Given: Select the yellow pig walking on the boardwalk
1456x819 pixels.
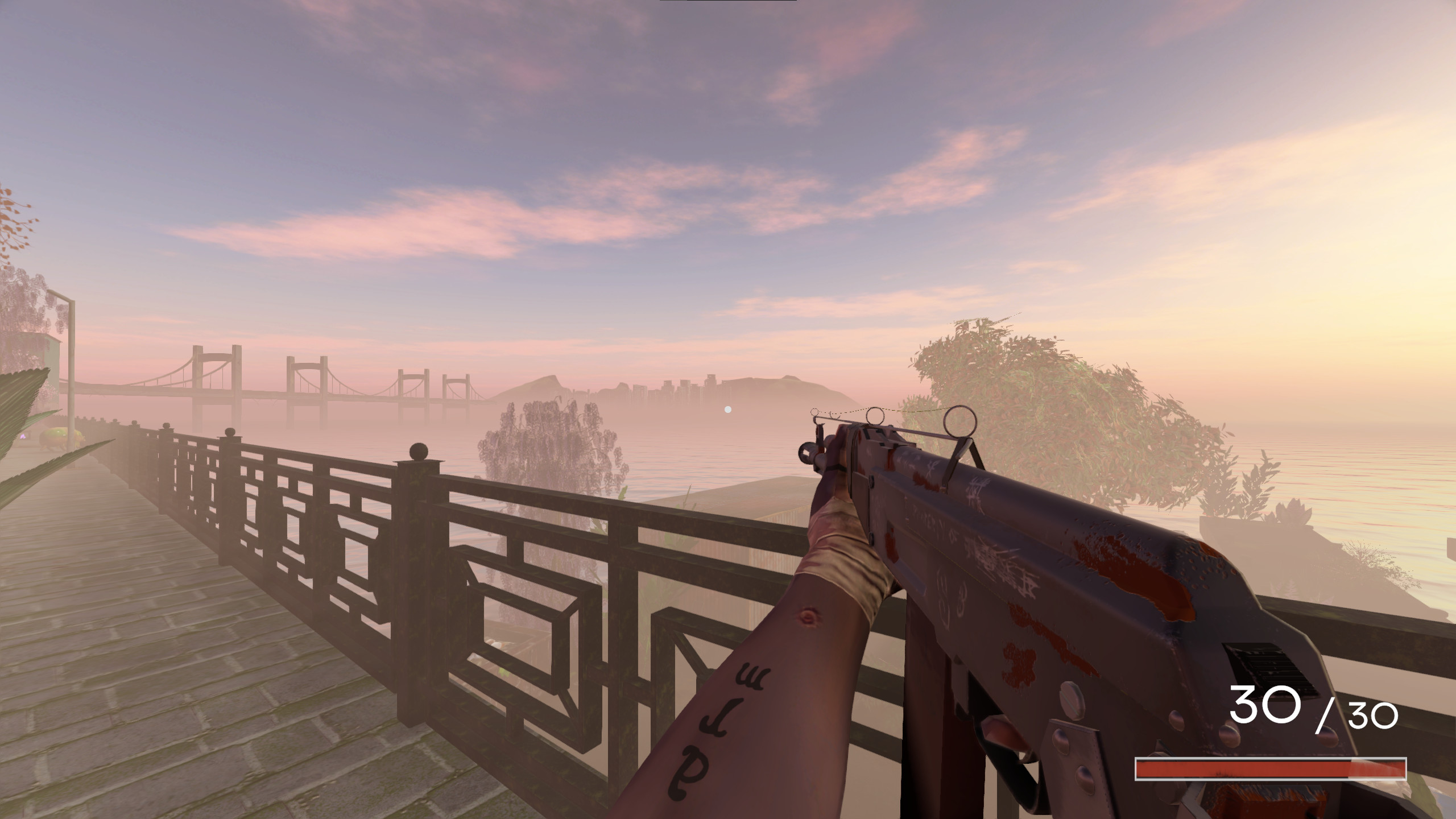Looking at the screenshot, I should pos(59,437).
